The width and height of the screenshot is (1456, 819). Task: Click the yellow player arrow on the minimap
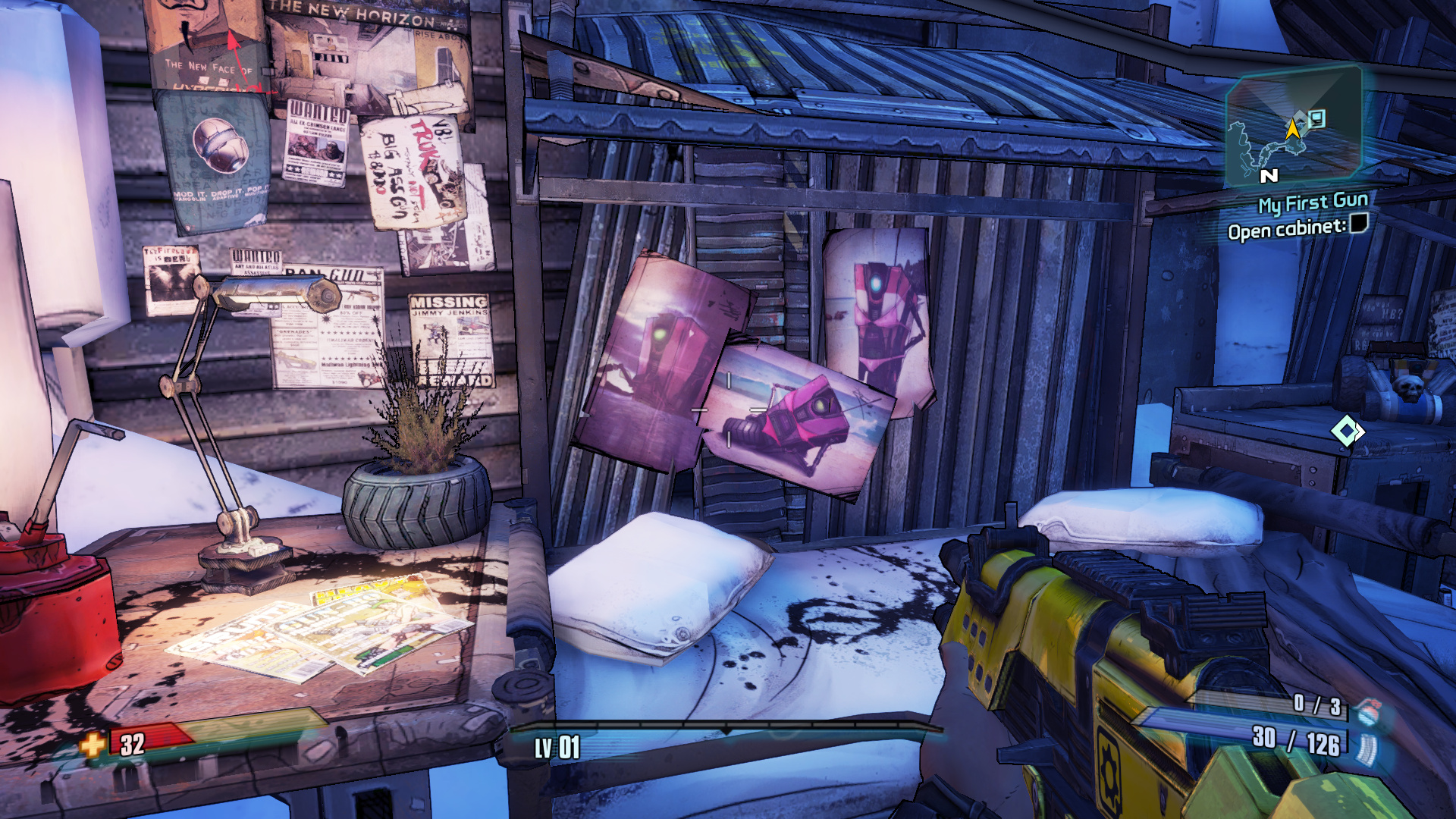pyautogui.click(x=1292, y=129)
